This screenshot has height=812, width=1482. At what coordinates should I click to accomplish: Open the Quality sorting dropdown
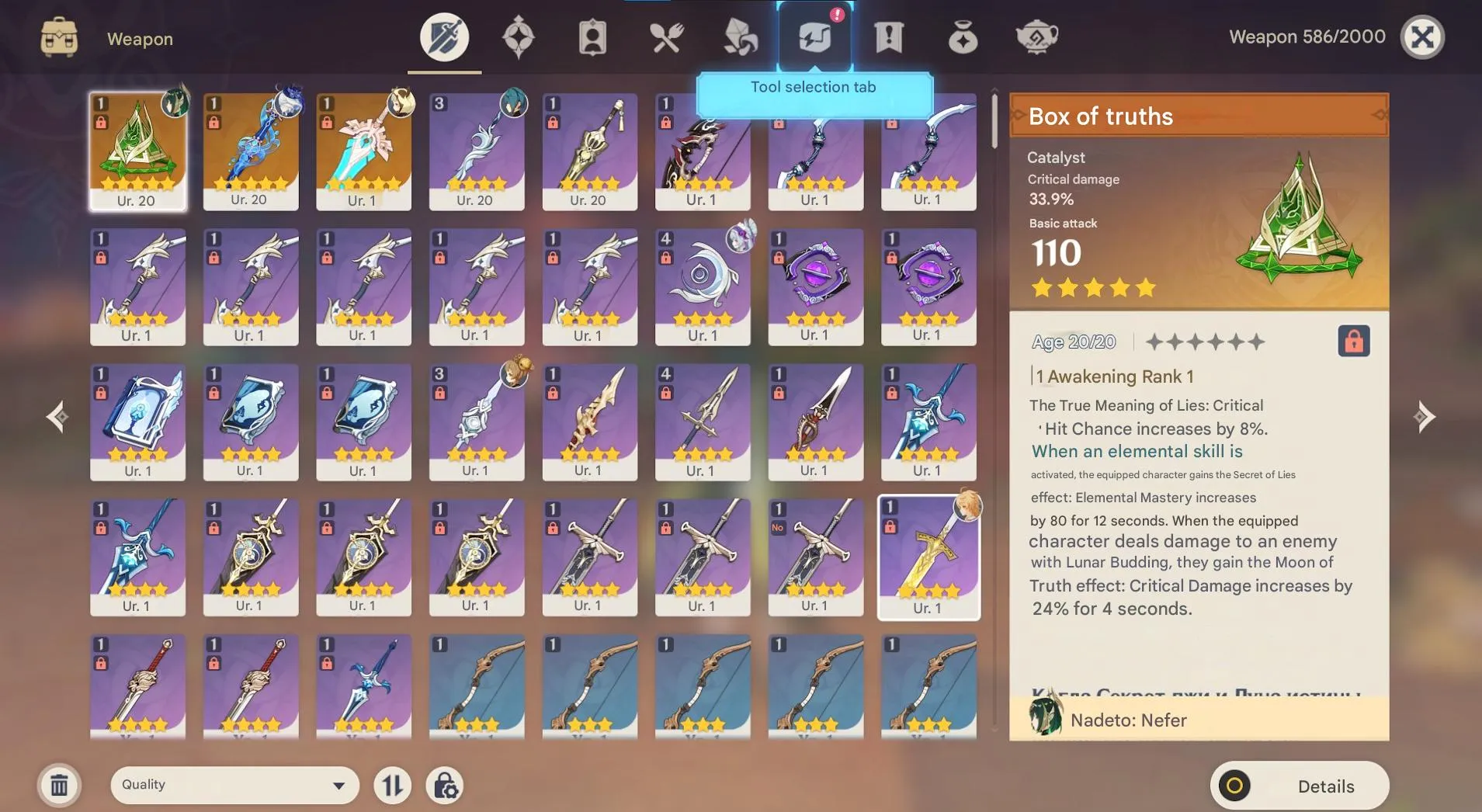click(x=233, y=785)
